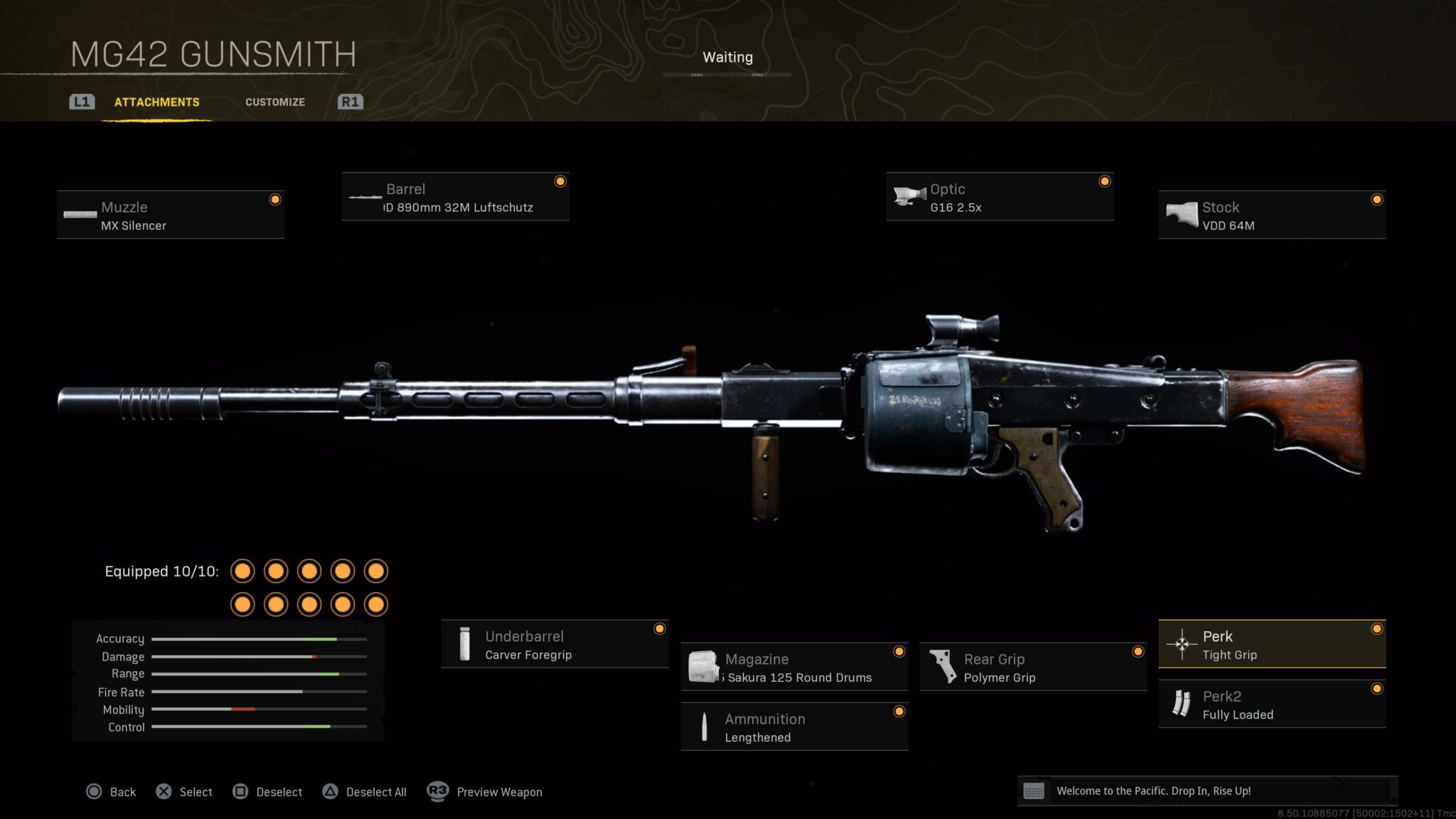Open the Barrel slot showing 890mm 32M Luftschutz
The height and width of the screenshot is (819, 1456).
(364, 197)
